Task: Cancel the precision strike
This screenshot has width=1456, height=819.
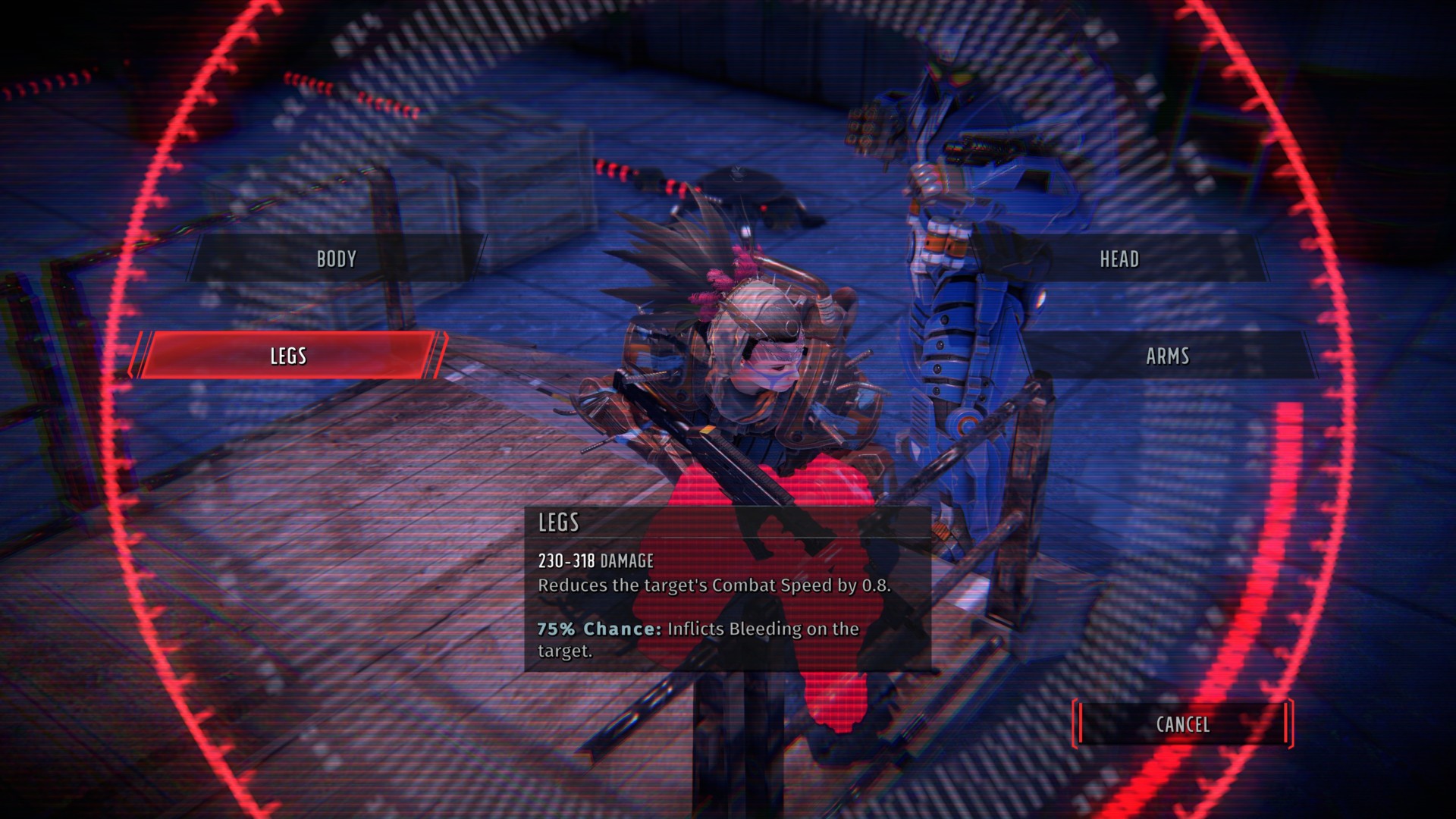Action: pyautogui.click(x=1182, y=724)
